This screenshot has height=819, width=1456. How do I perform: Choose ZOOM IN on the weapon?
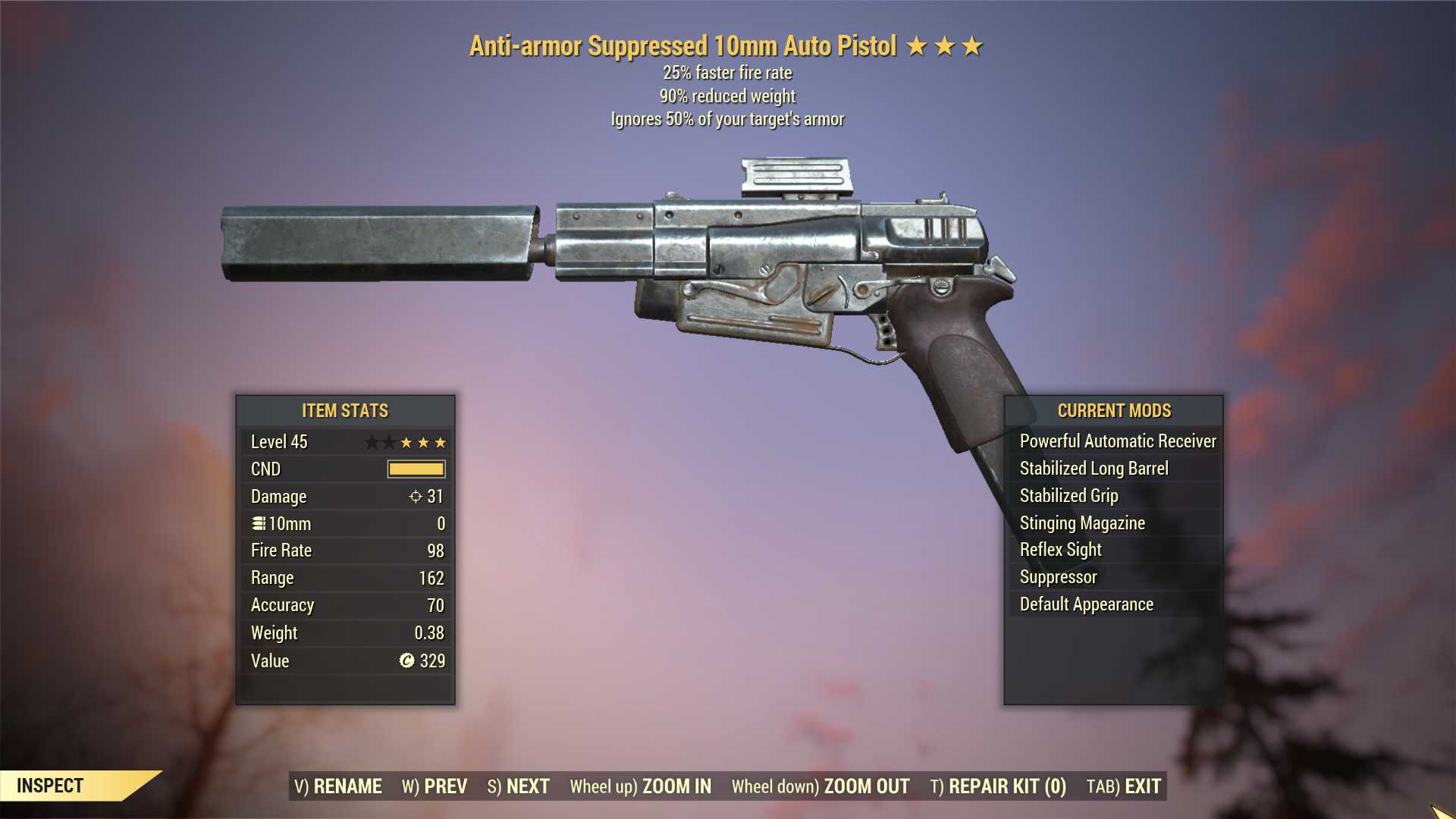click(x=641, y=786)
